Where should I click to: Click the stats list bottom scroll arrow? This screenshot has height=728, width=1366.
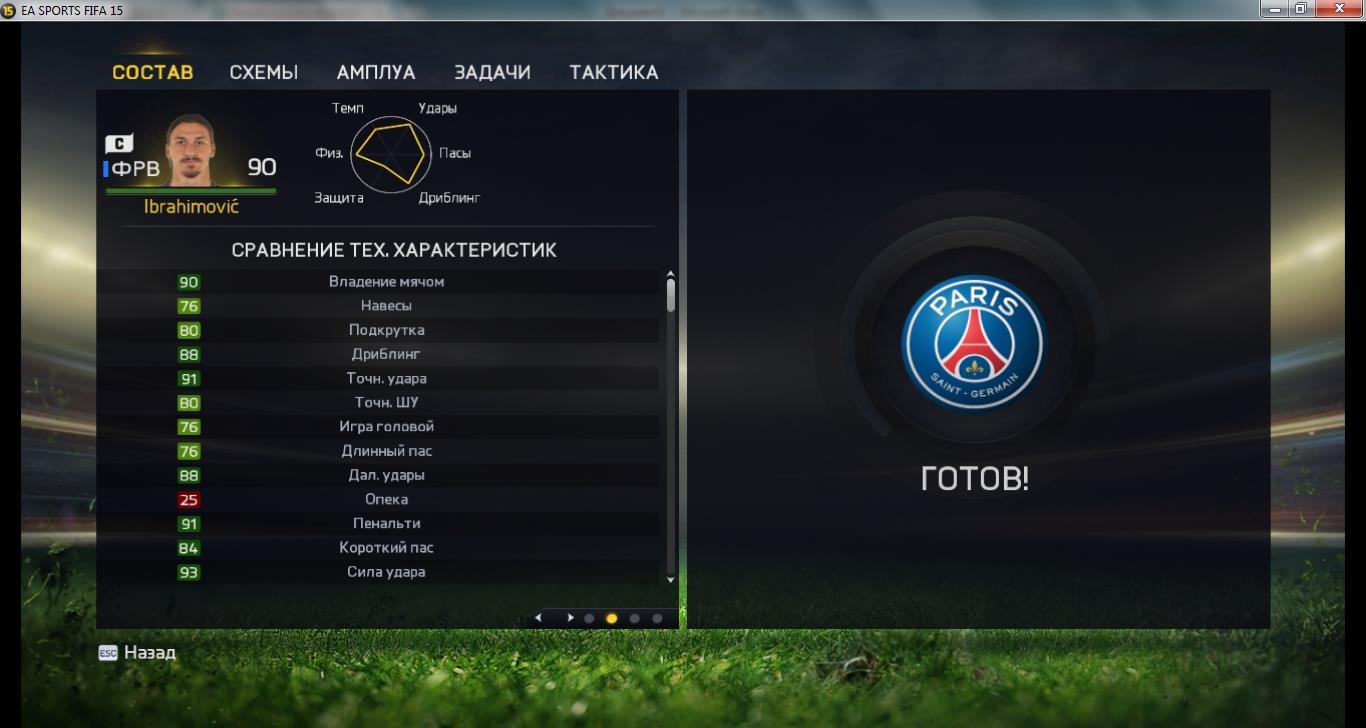click(670, 579)
